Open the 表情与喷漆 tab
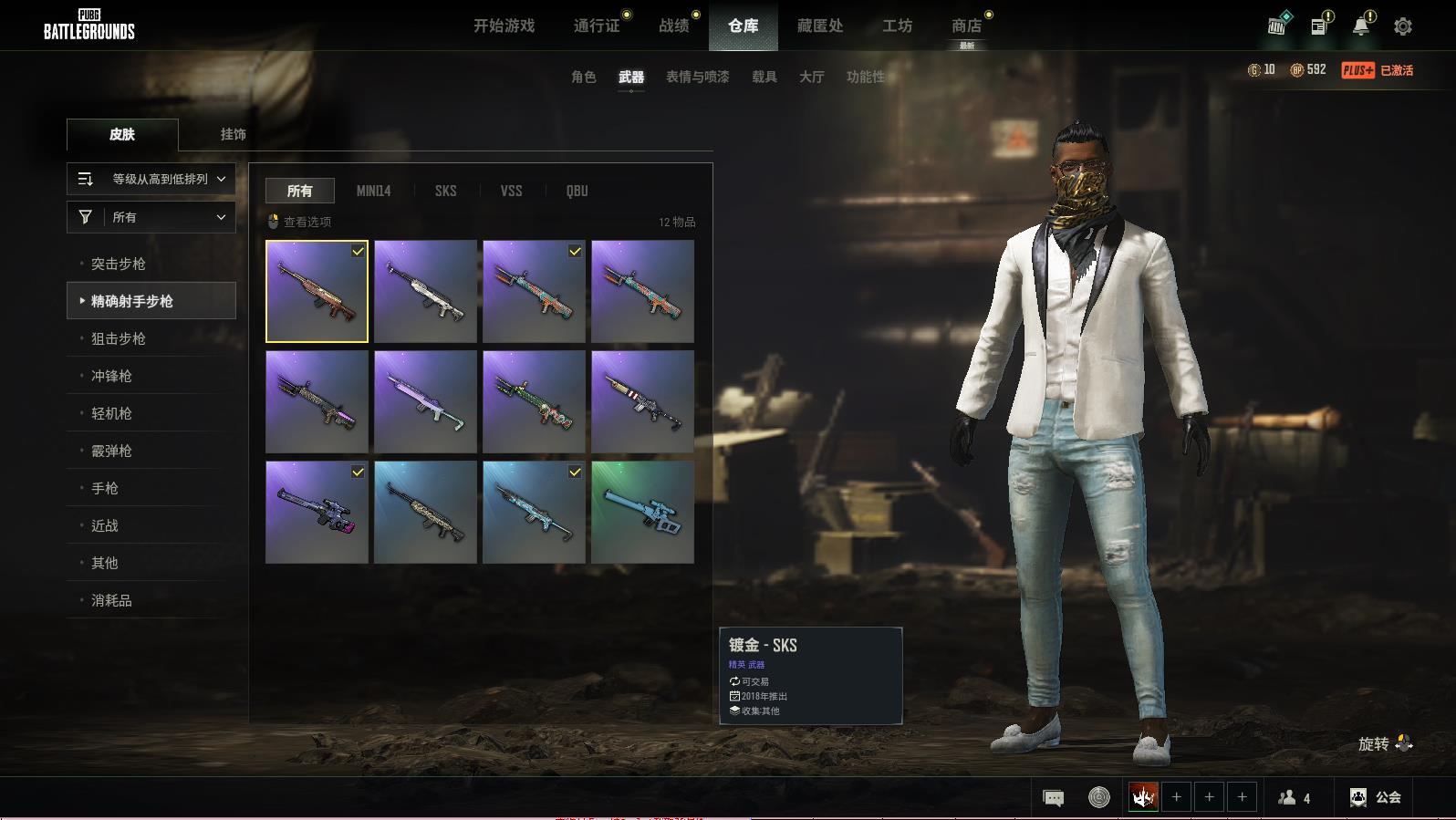Viewport: 1456px width, 820px height. tap(697, 77)
